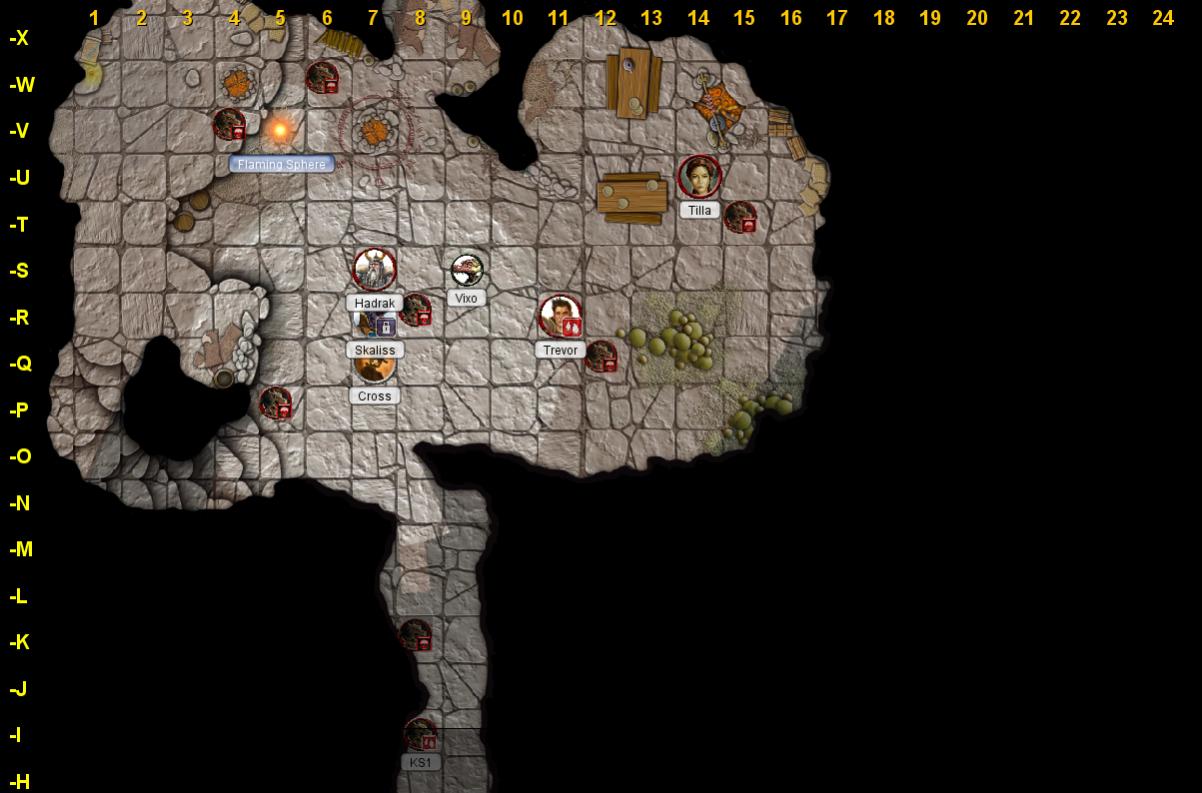The width and height of the screenshot is (1202, 793).
Task: Select the enemy token labeled KS1
Action: click(x=420, y=735)
